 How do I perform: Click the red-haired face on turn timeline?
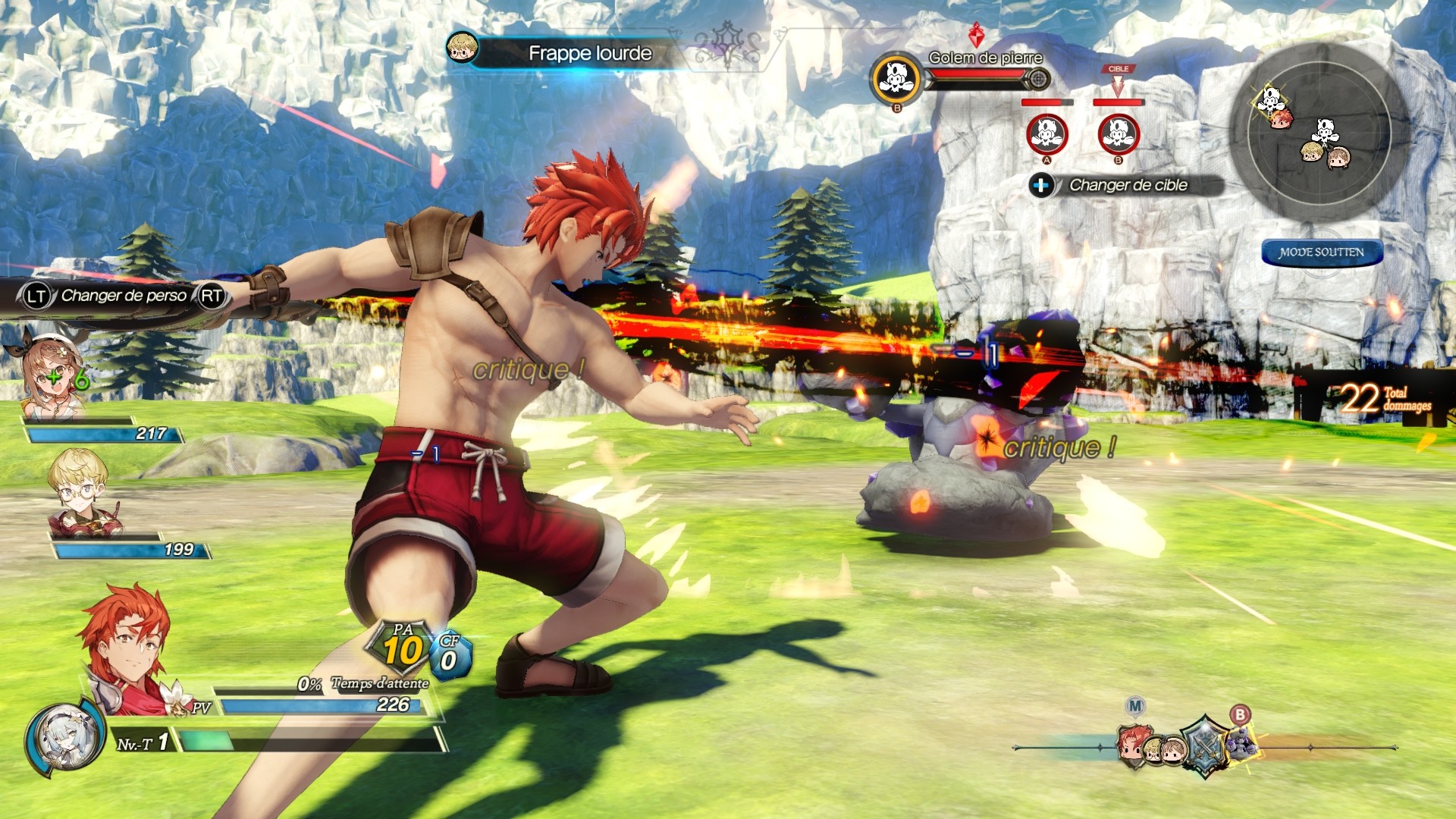click(x=1132, y=743)
